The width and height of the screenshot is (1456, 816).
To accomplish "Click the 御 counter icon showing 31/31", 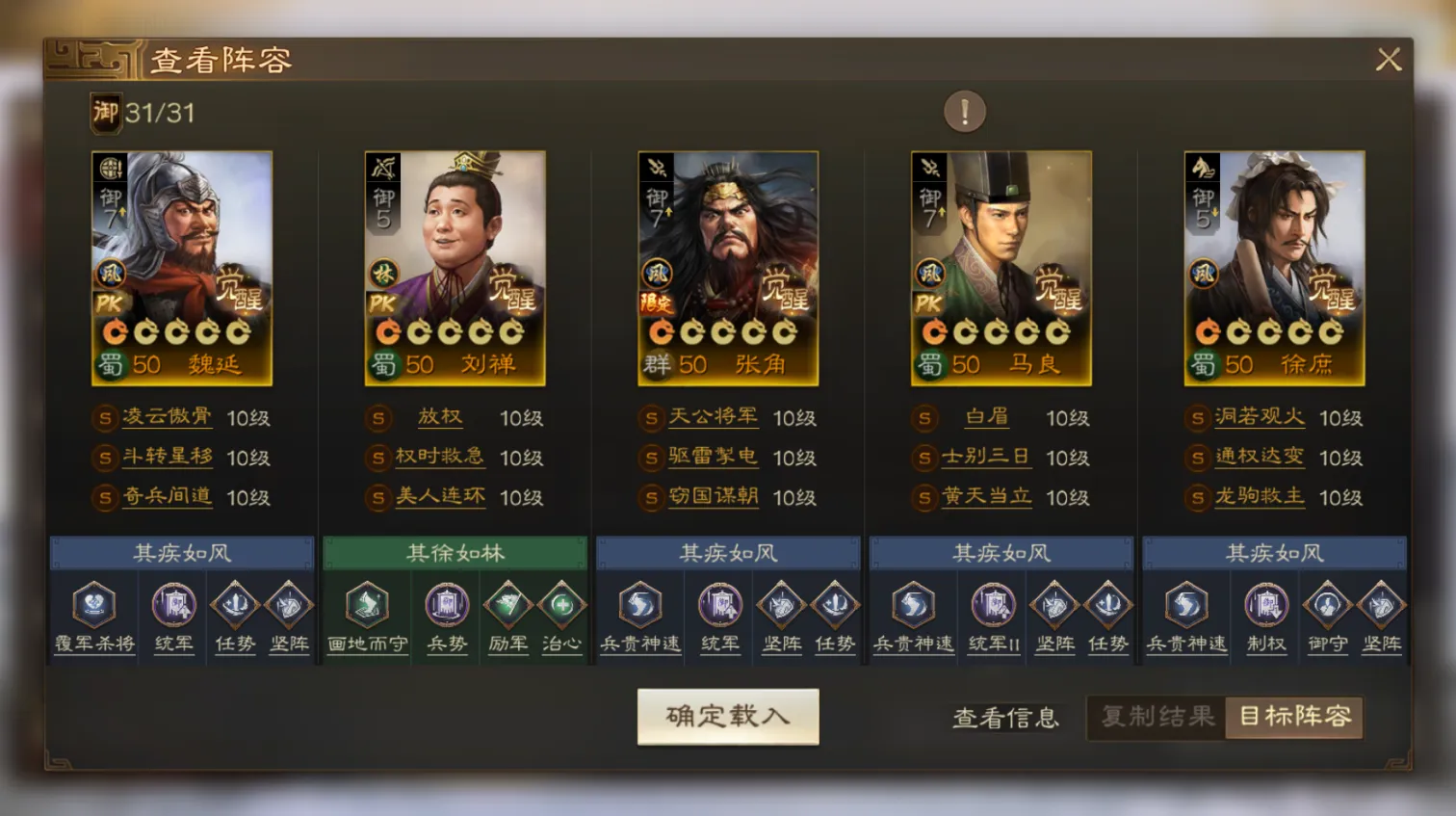I will click(x=107, y=113).
